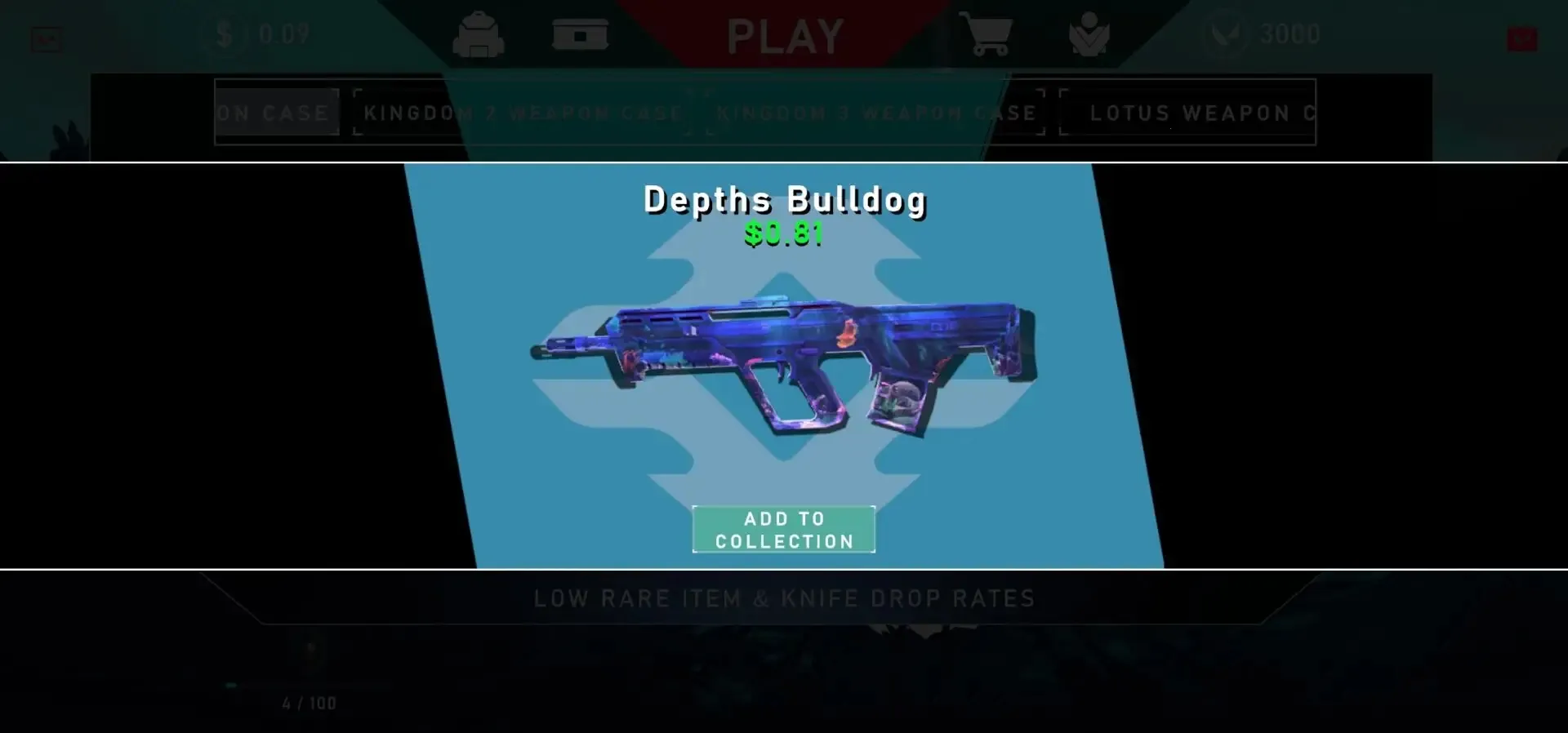Select the KINGDOM 2 WEAPON CASE tab
The width and height of the screenshot is (1568, 733).
coord(523,113)
